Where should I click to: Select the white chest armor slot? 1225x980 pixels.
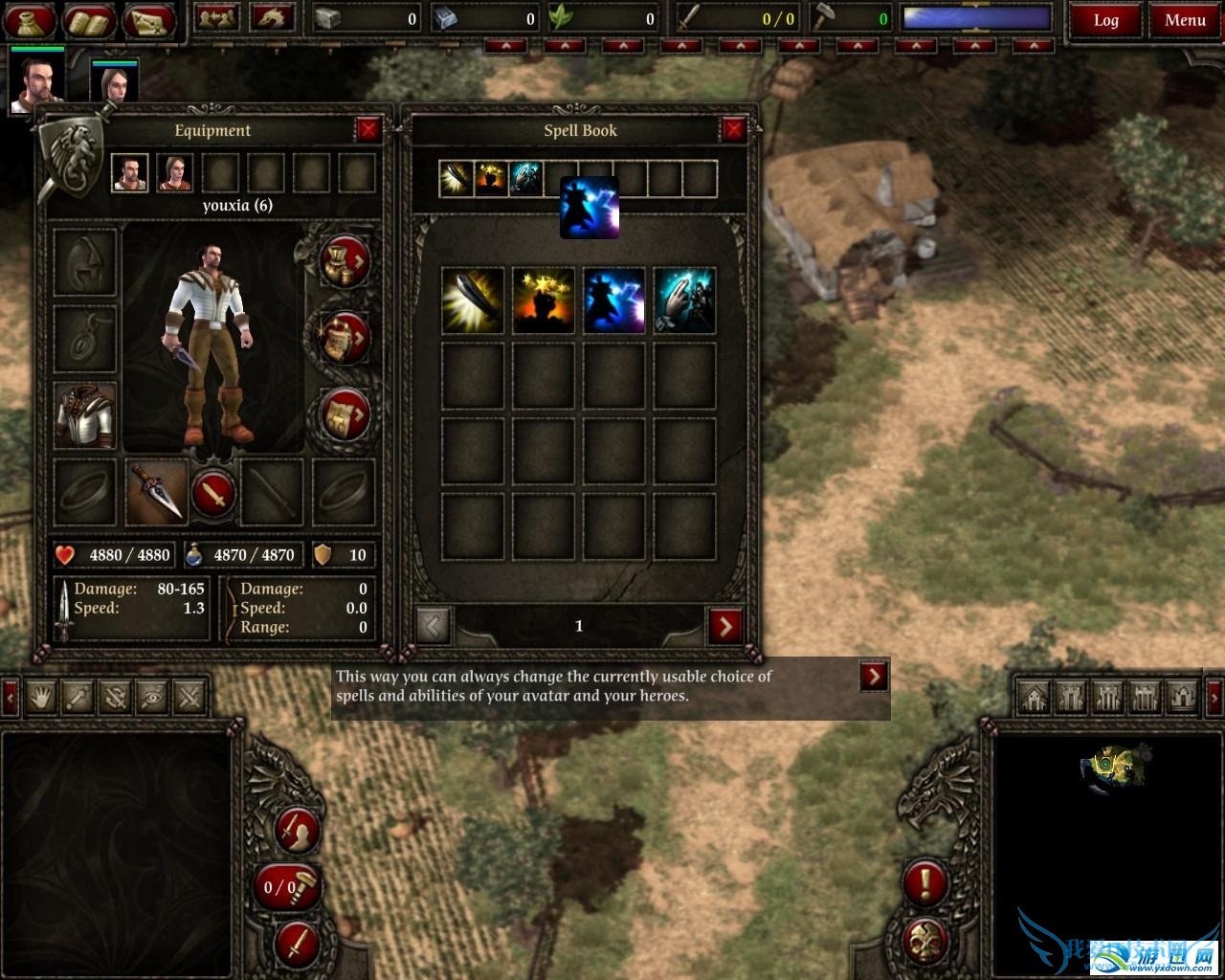pos(85,415)
